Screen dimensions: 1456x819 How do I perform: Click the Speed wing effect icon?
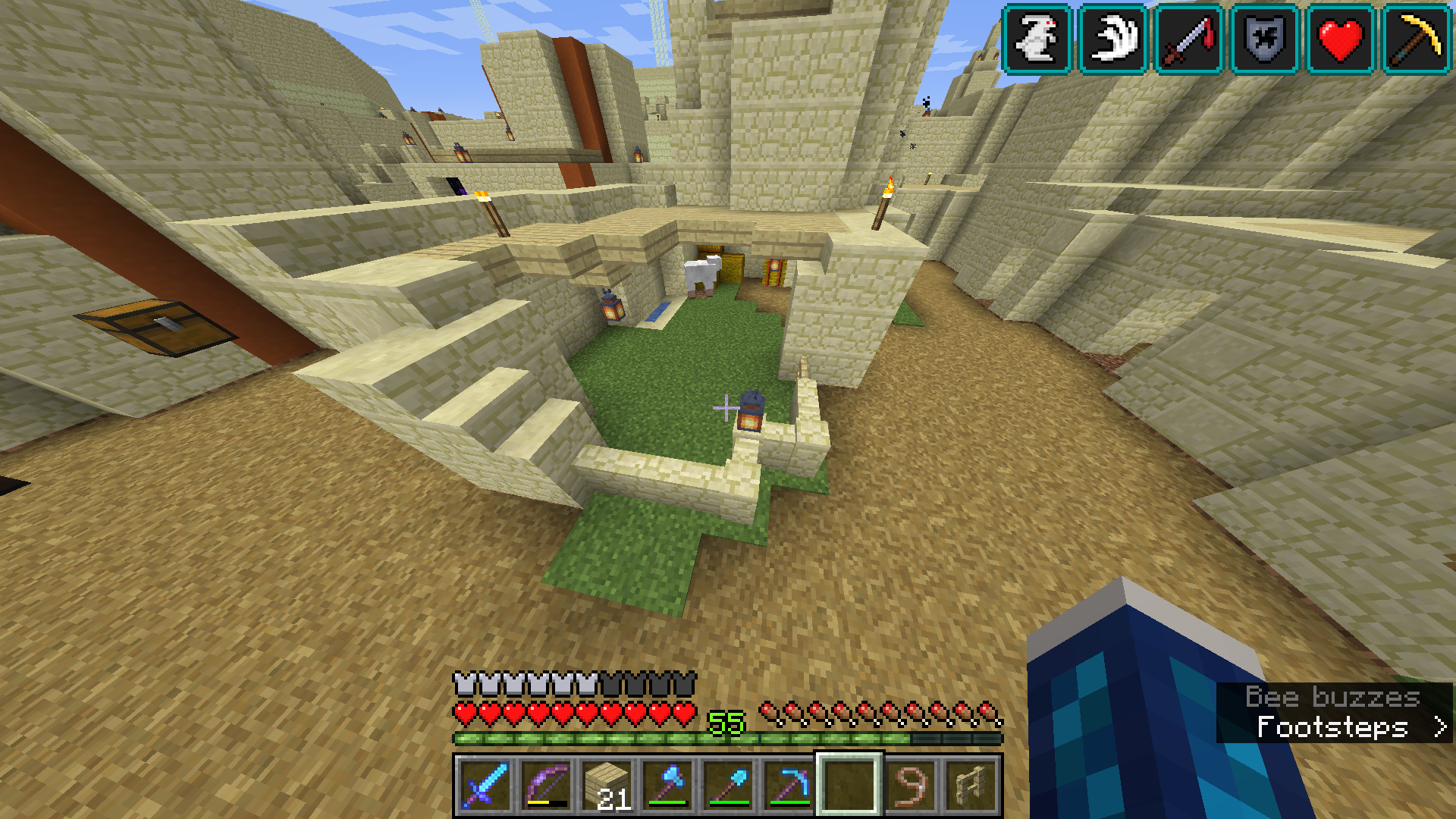[x=1112, y=39]
